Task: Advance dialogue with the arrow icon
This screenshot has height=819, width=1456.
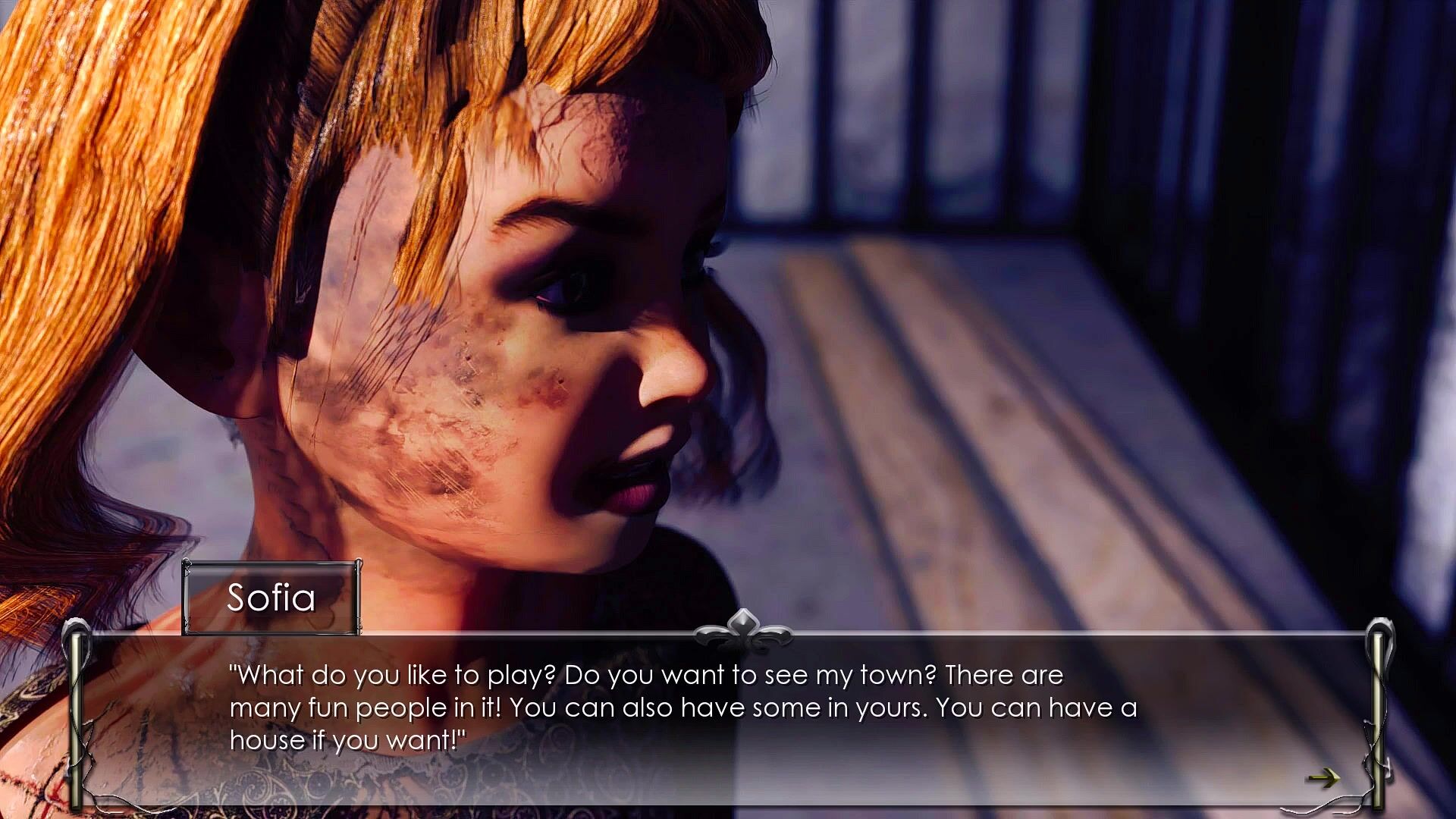Action: (1323, 778)
